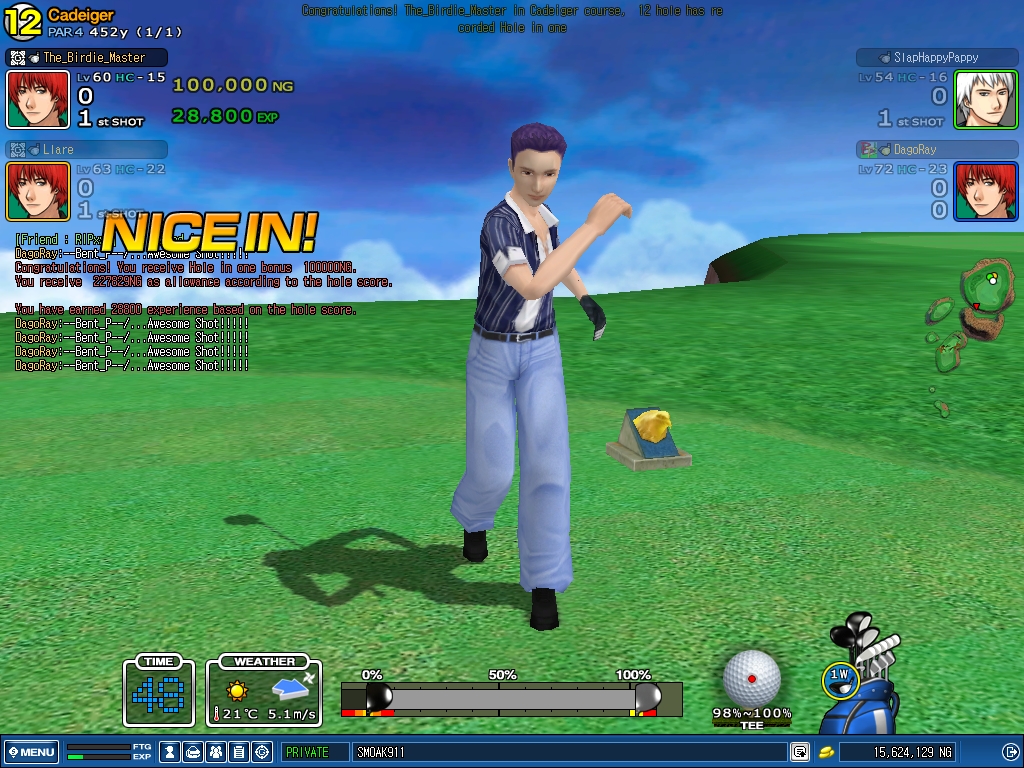Click the clipboard list icon
The image size is (1024, 768).
point(238,752)
